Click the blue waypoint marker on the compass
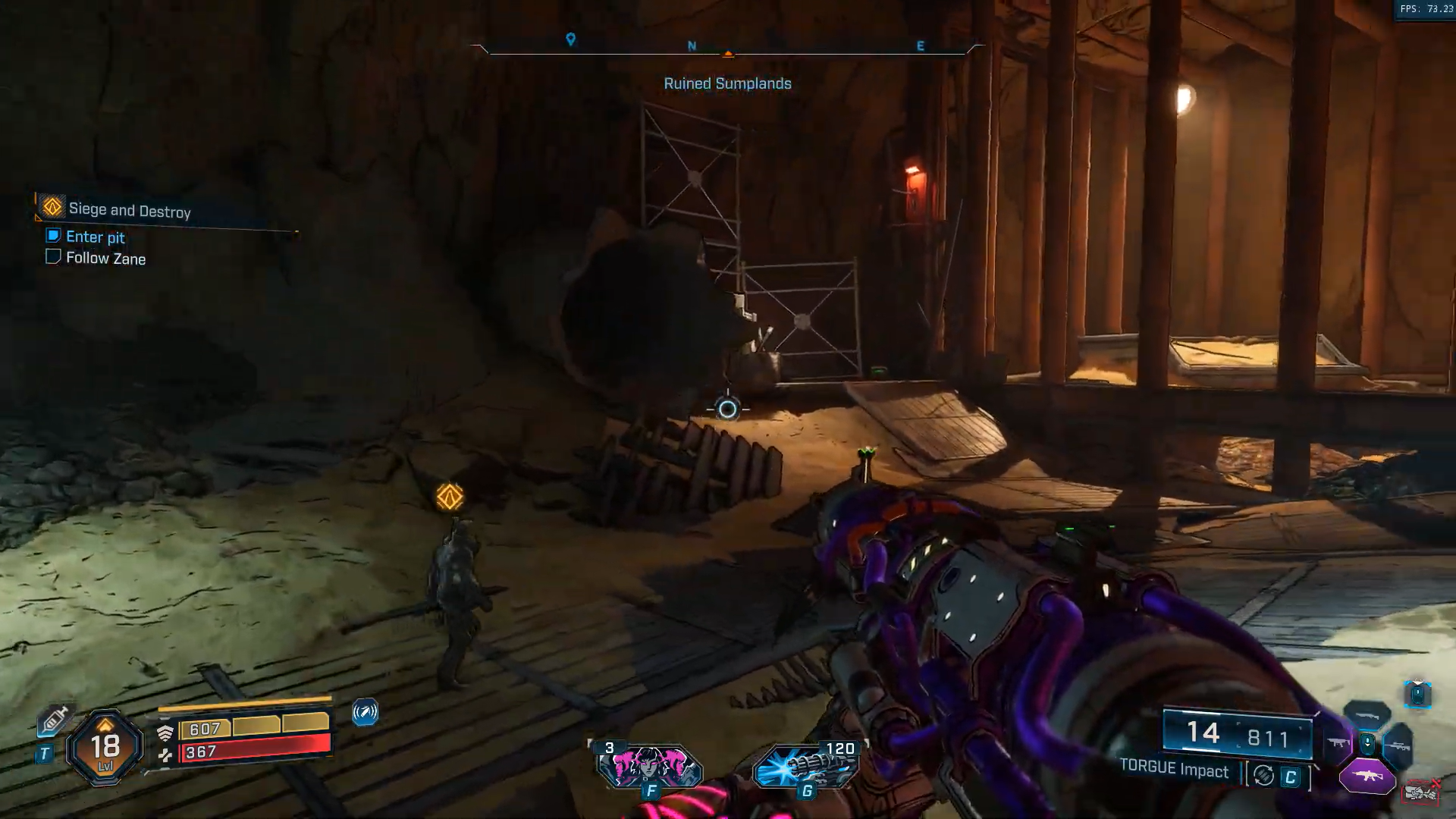 571,39
